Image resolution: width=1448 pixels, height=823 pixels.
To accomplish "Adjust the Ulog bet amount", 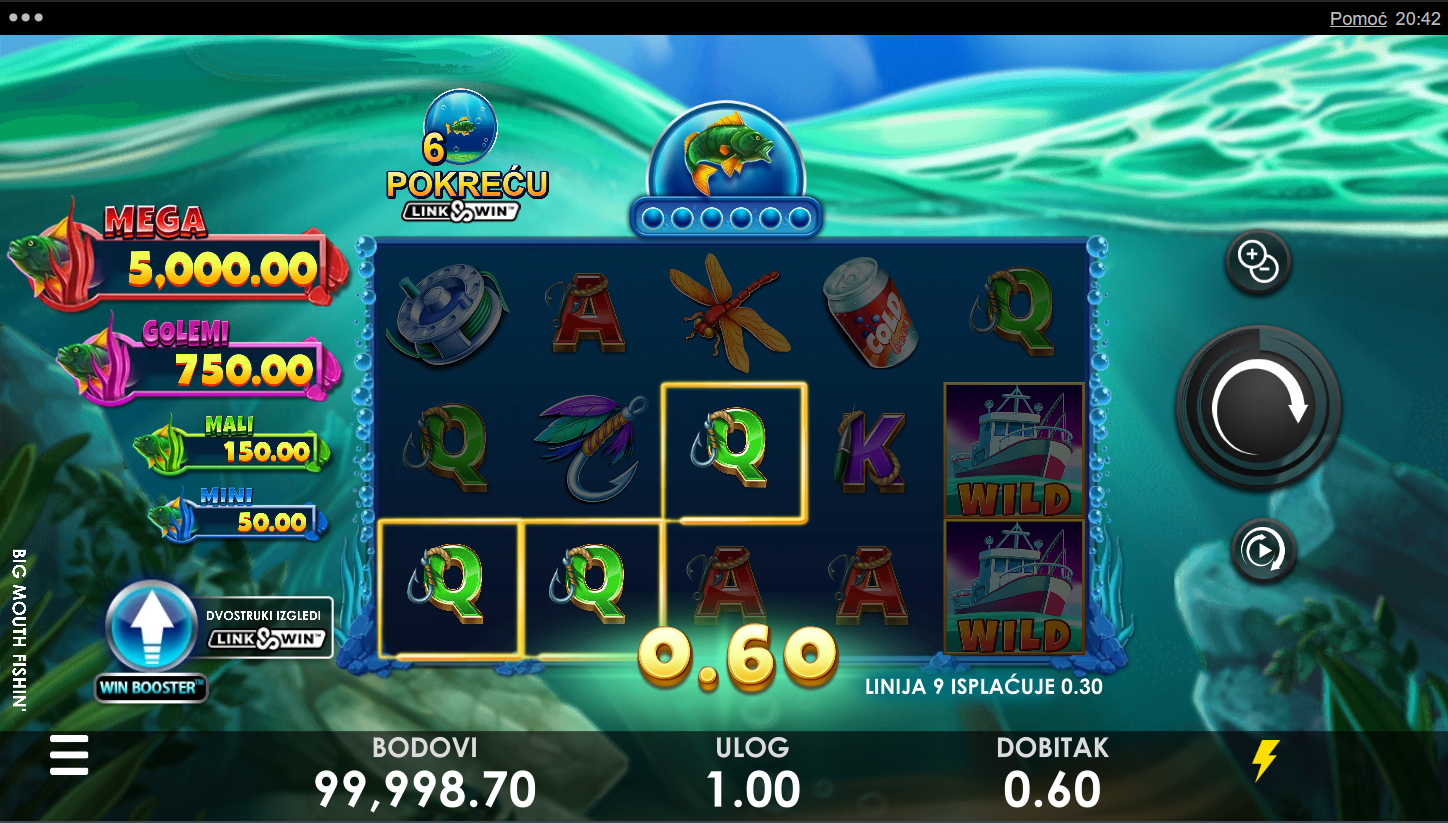I will click(753, 774).
